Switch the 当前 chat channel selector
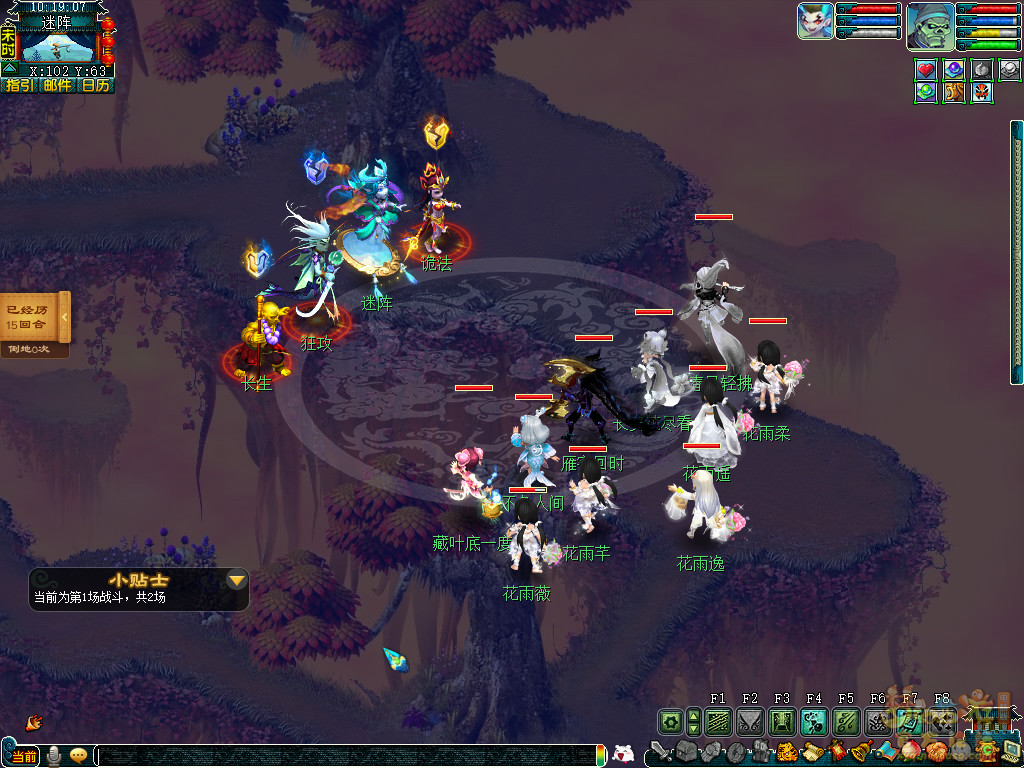Screen dimensions: 1024x768 click(25, 756)
